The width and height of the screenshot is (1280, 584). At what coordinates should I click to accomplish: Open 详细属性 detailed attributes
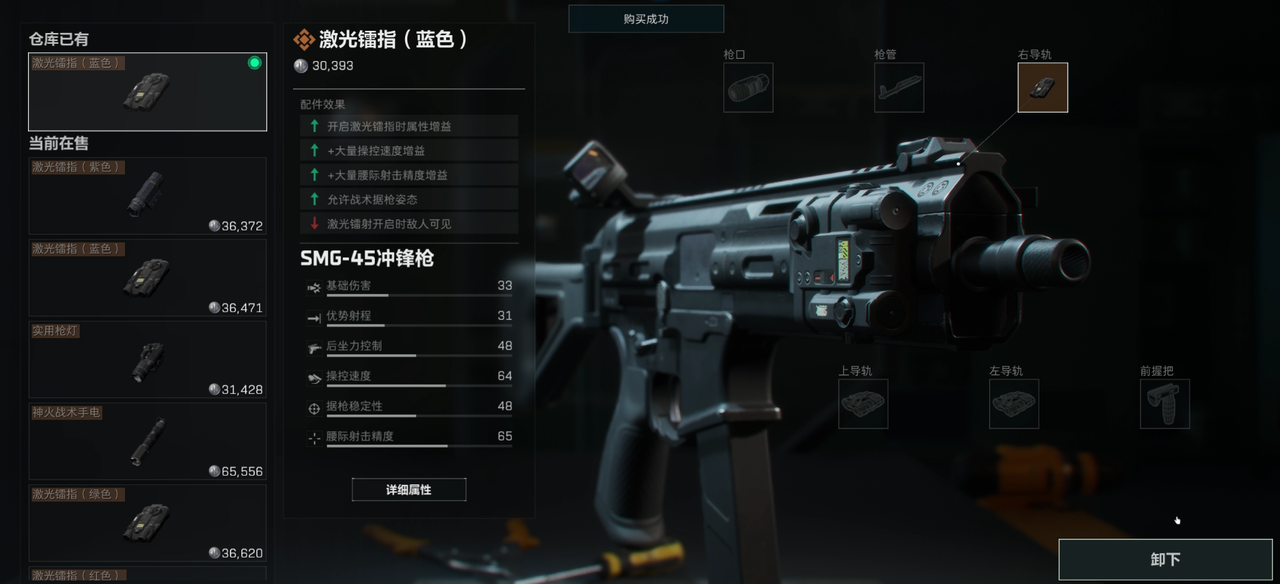click(x=408, y=490)
